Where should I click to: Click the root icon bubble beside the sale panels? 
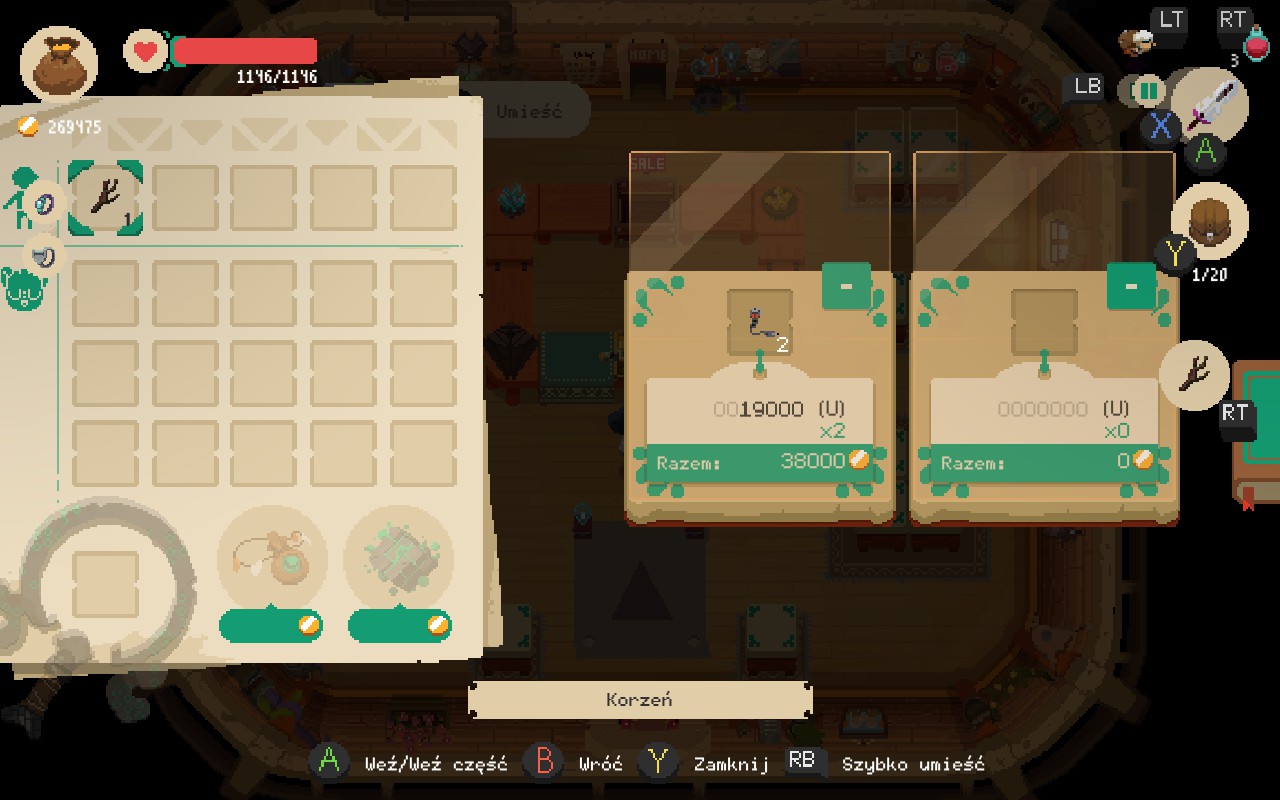1194,374
